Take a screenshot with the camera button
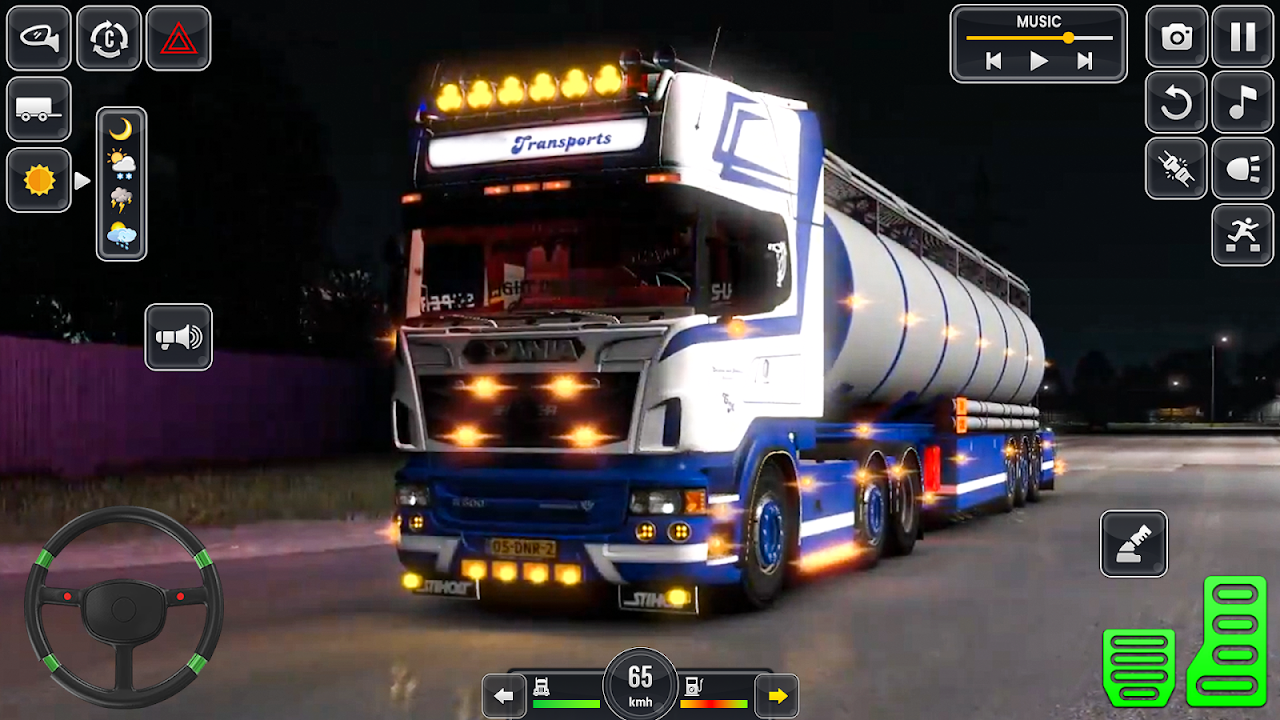 tap(1176, 37)
